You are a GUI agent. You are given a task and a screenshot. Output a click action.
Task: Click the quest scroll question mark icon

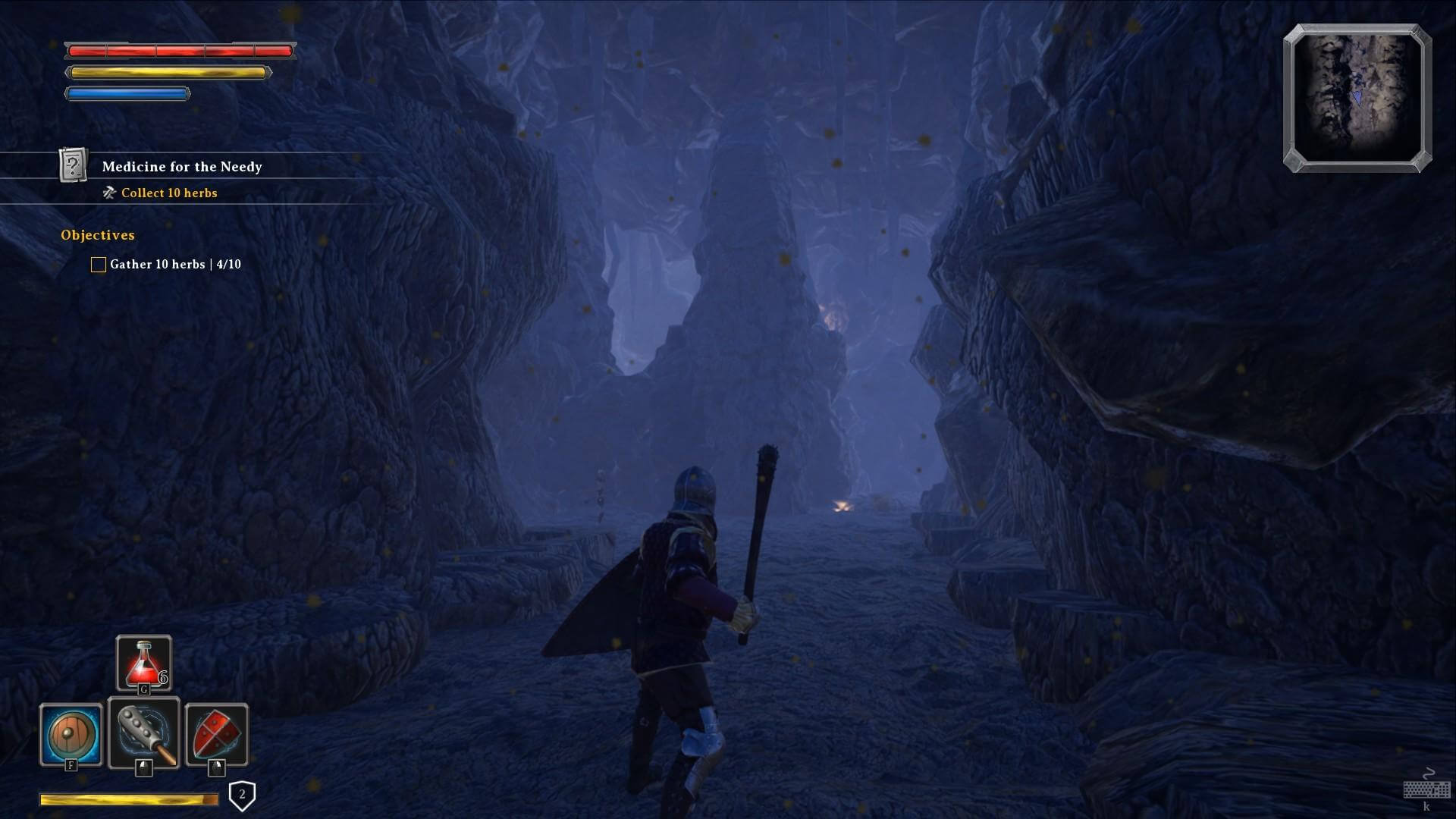coord(74,165)
